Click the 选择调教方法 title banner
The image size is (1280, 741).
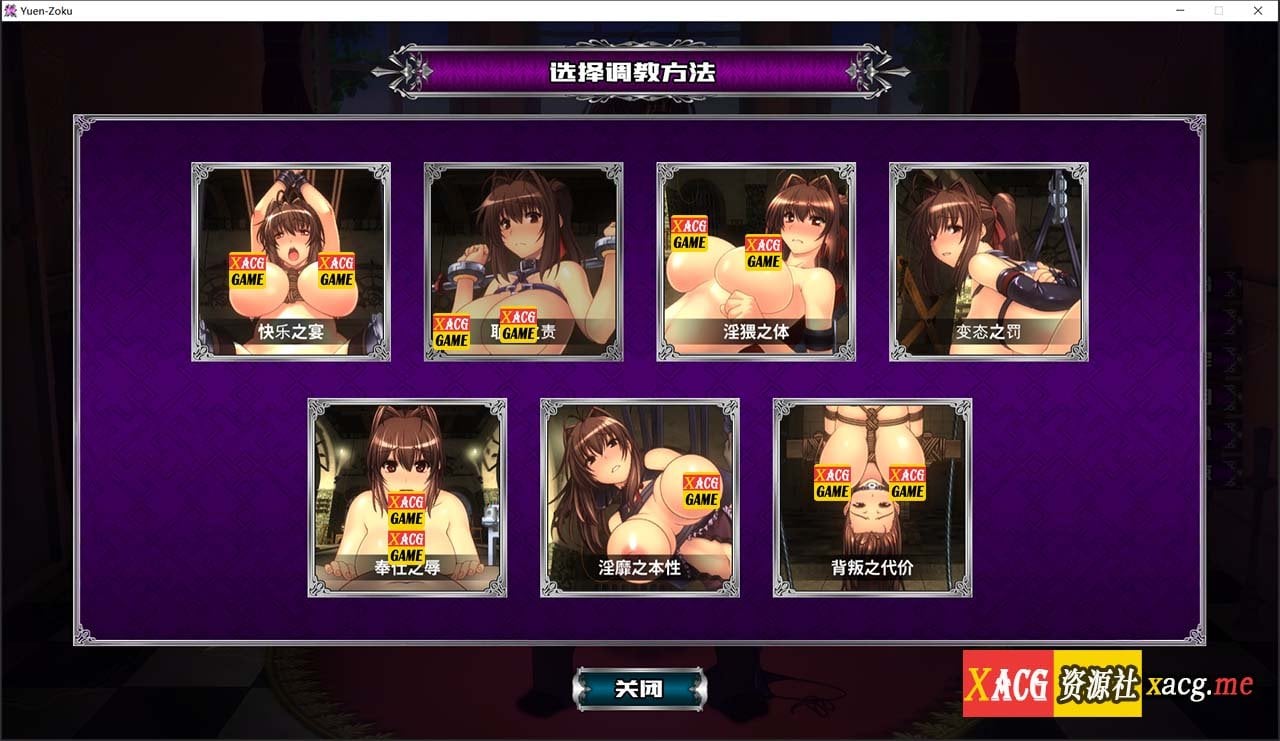point(640,71)
